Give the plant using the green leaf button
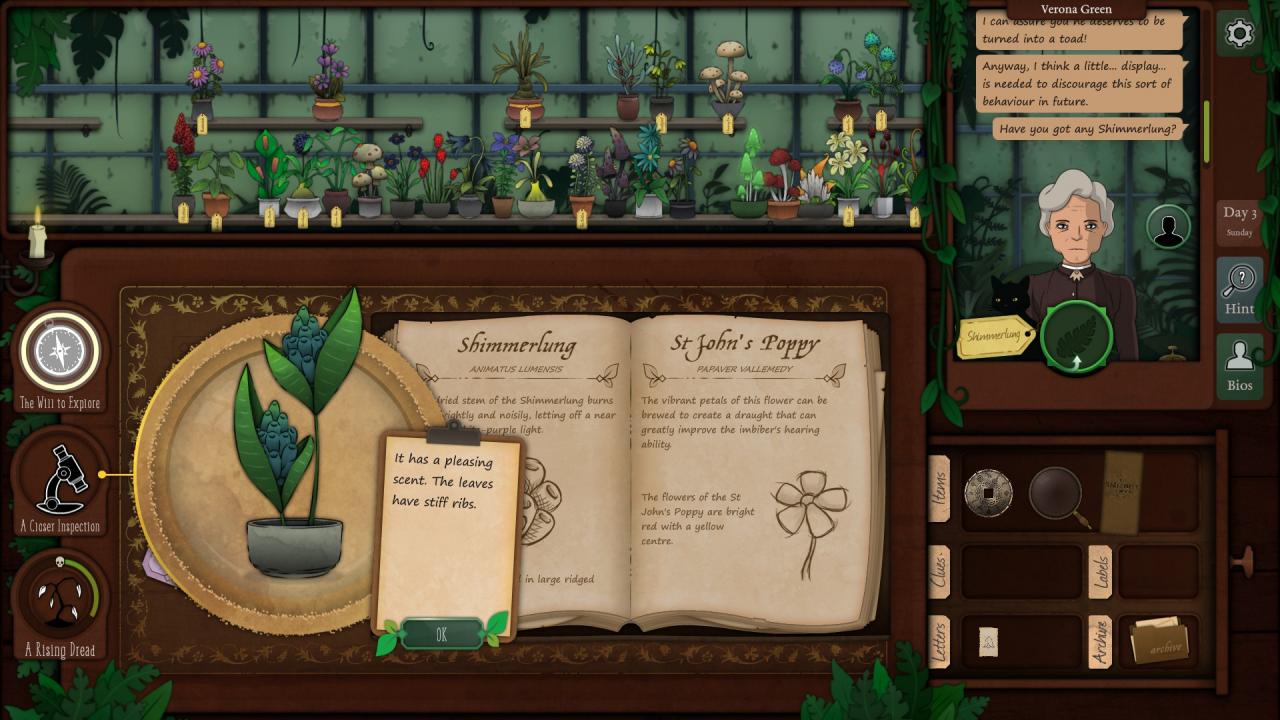 [x=1076, y=337]
